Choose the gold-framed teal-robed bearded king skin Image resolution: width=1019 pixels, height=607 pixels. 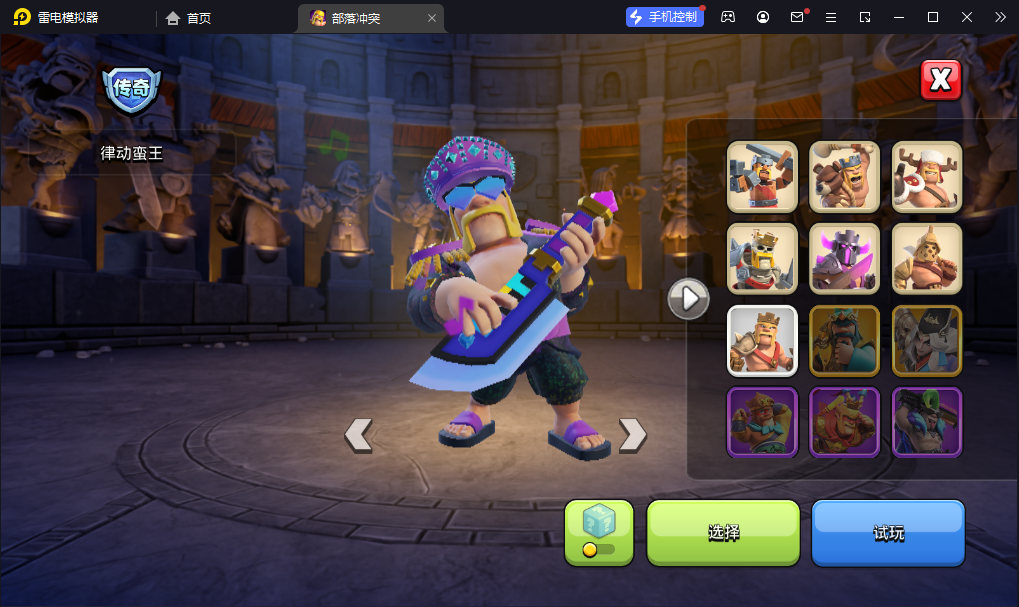pos(844,340)
